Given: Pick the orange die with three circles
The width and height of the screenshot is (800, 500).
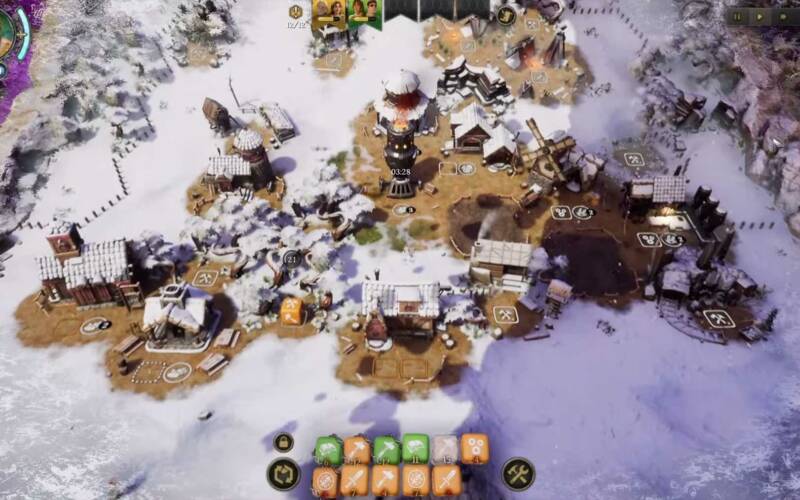Looking at the screenshot, I should 474,449.
